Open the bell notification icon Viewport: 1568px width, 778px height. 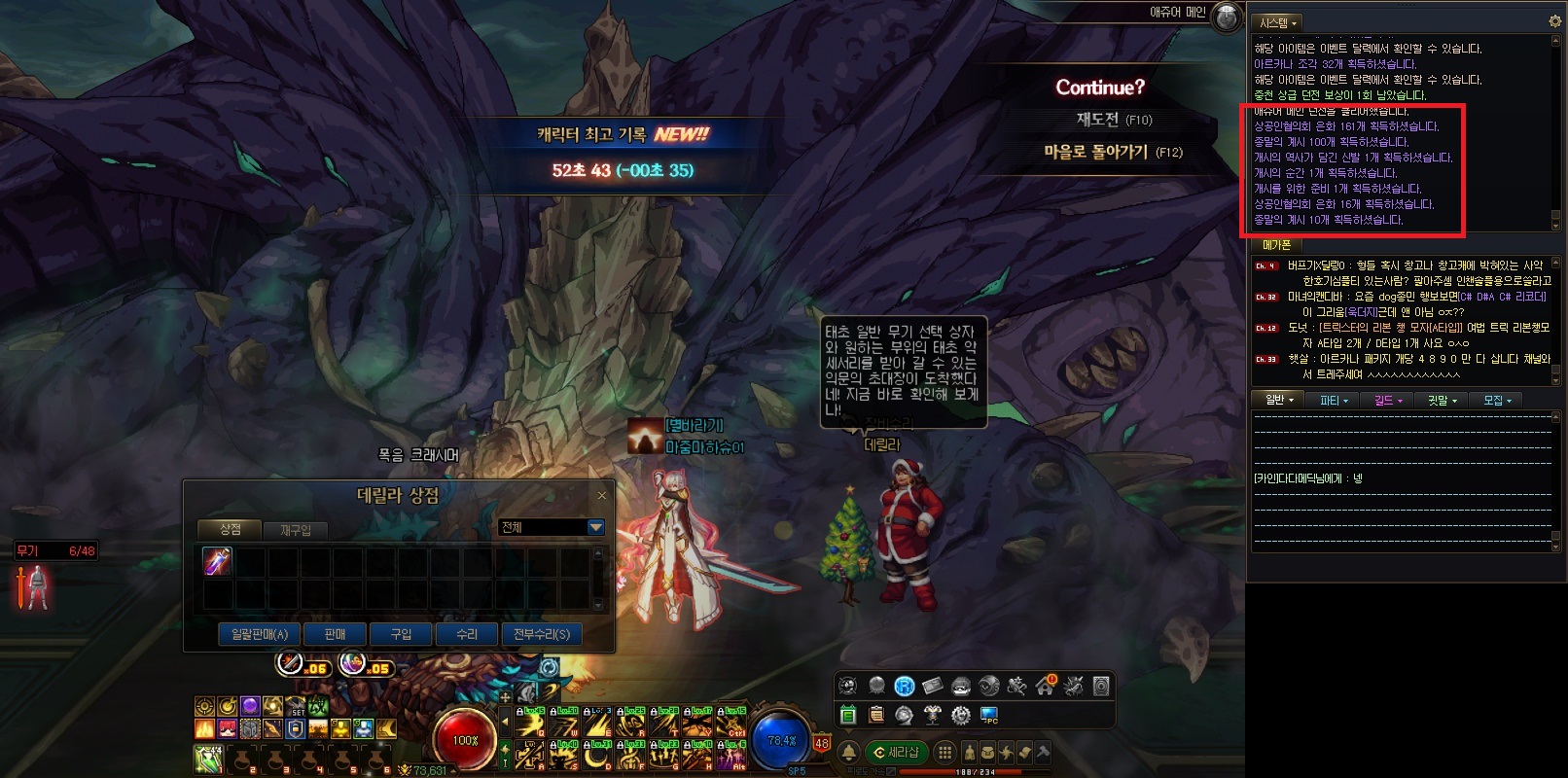(x=849, y=752)
